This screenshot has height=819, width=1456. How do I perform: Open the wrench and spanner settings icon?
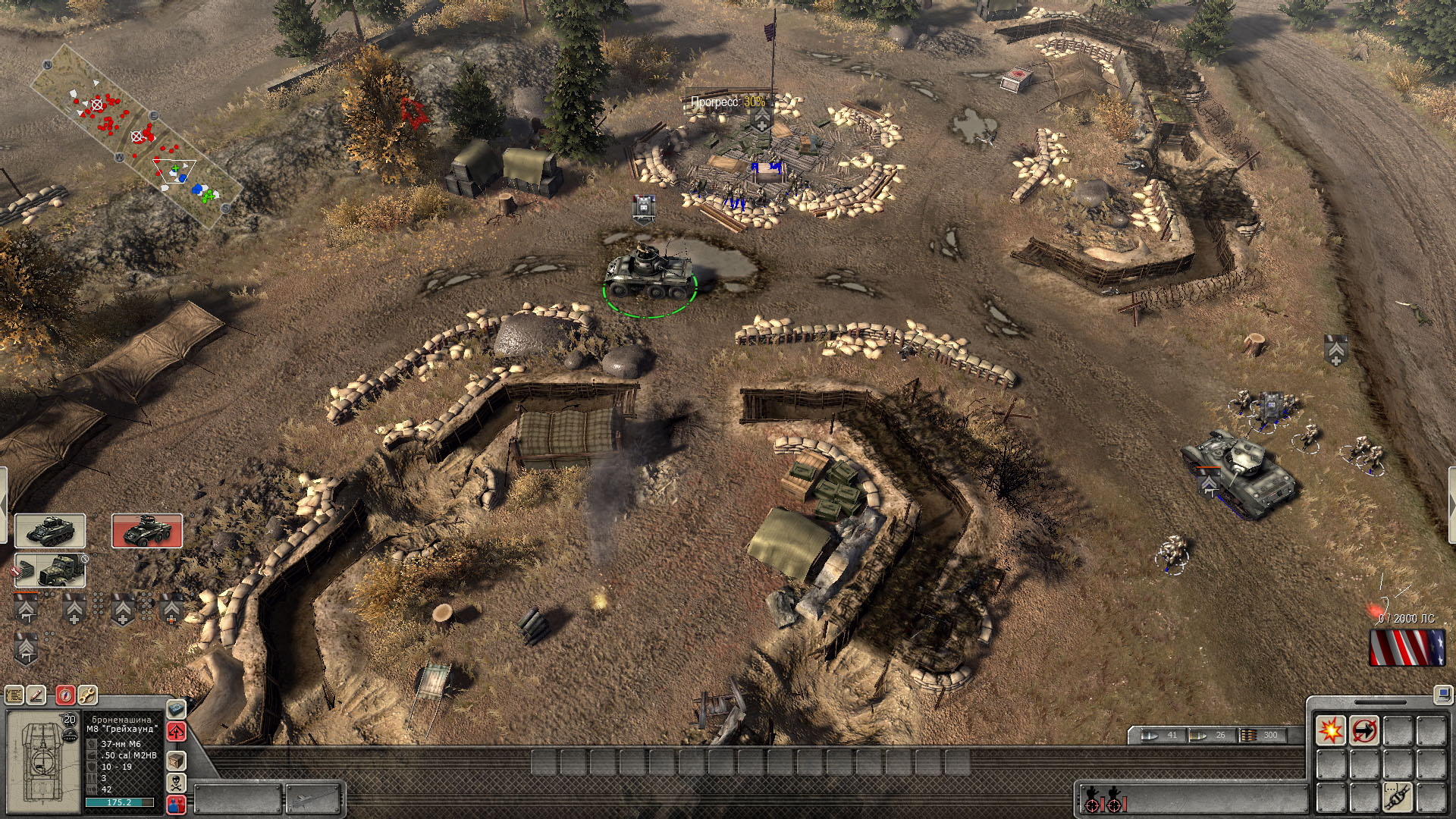[87, 695]
